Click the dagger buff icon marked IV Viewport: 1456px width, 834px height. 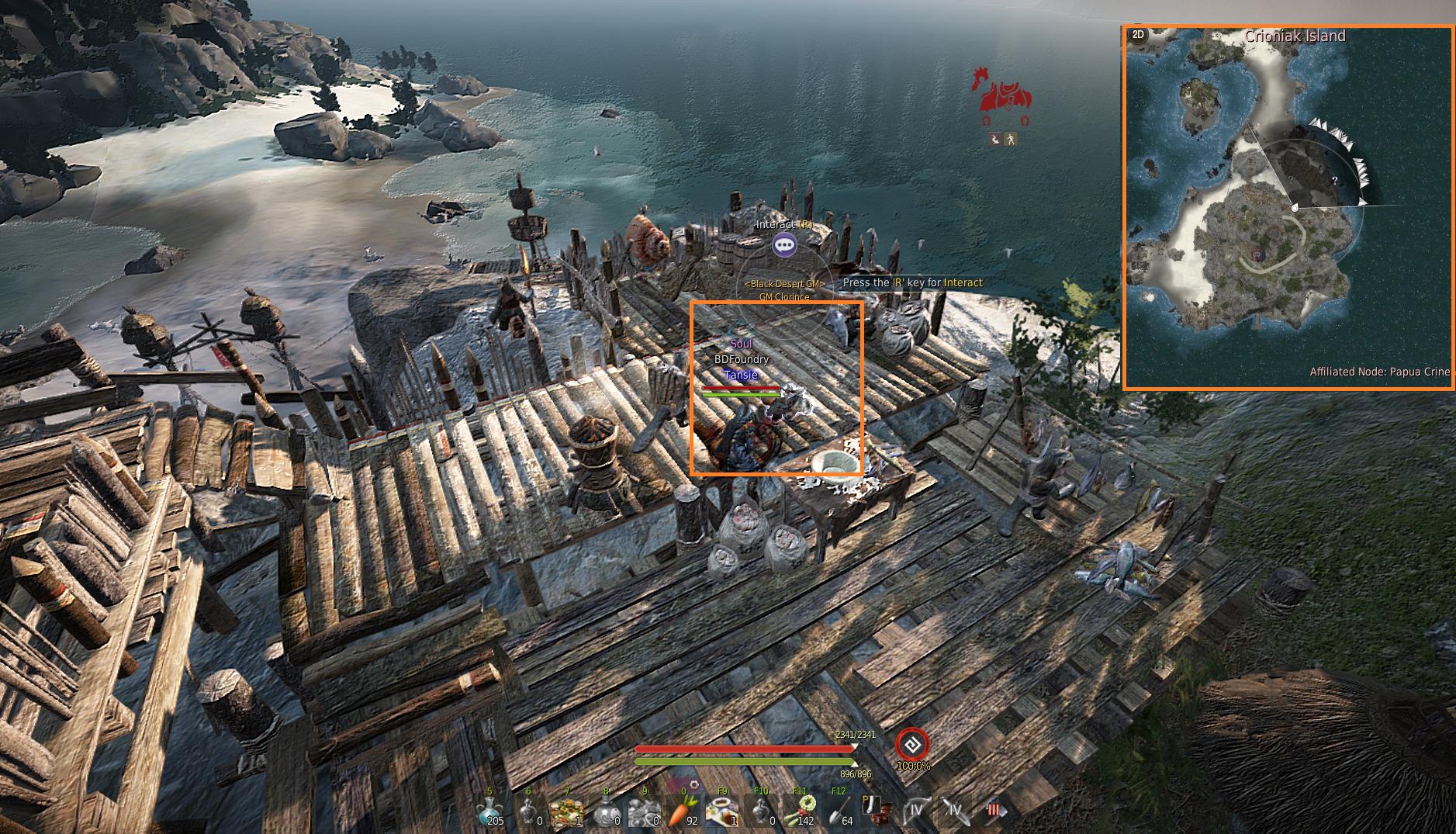click(955, 812)
